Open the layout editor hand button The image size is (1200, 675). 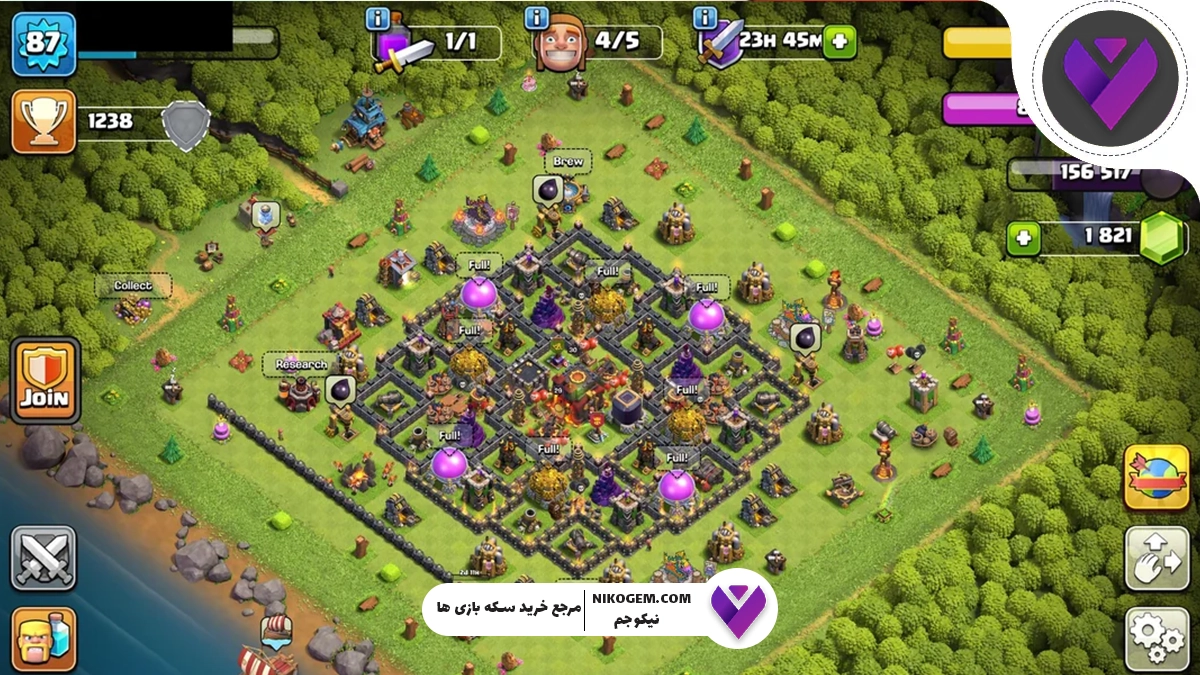point(1156,558)
